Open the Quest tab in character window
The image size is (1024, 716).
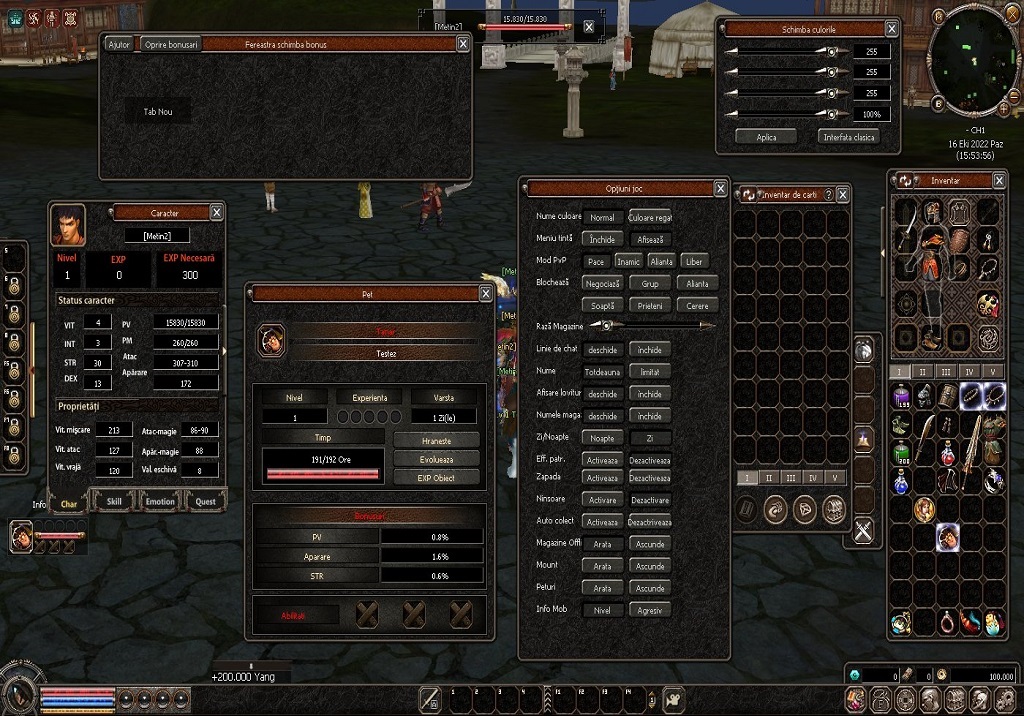click(x=205, y=501)
